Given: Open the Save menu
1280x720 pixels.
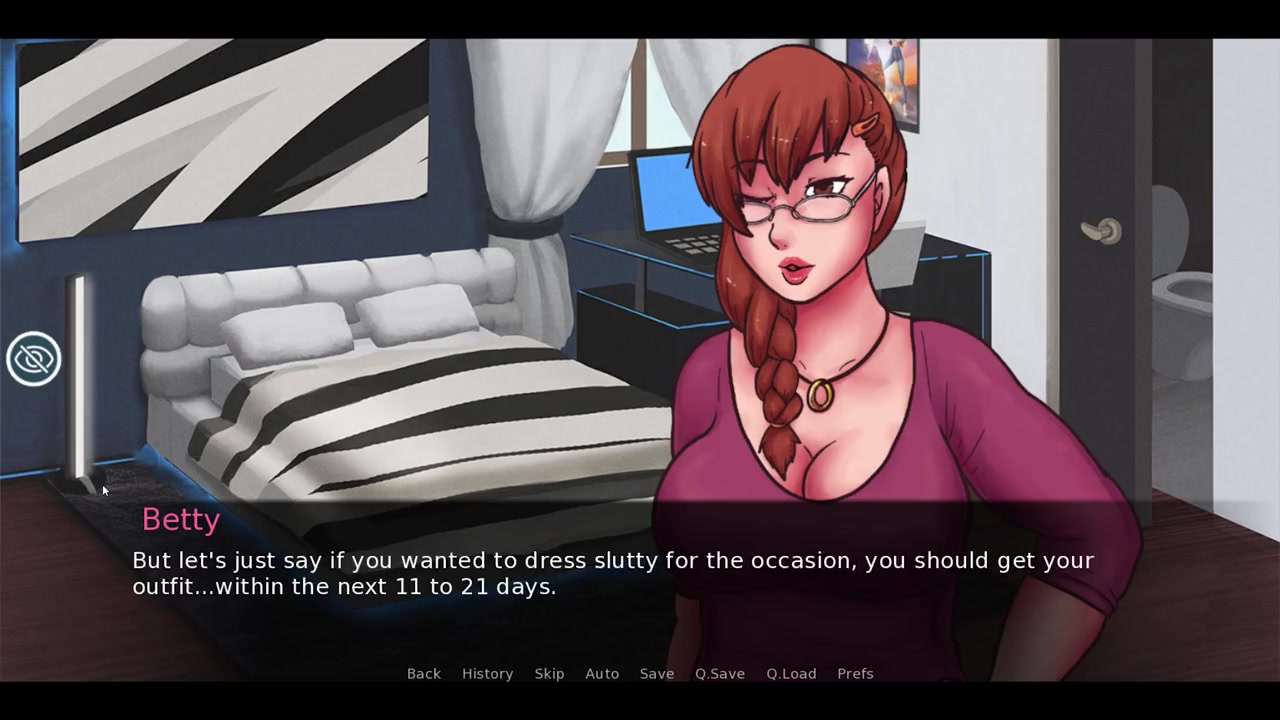Looking at the screenshot, I should pyautogui.click(x=657, y=674).
